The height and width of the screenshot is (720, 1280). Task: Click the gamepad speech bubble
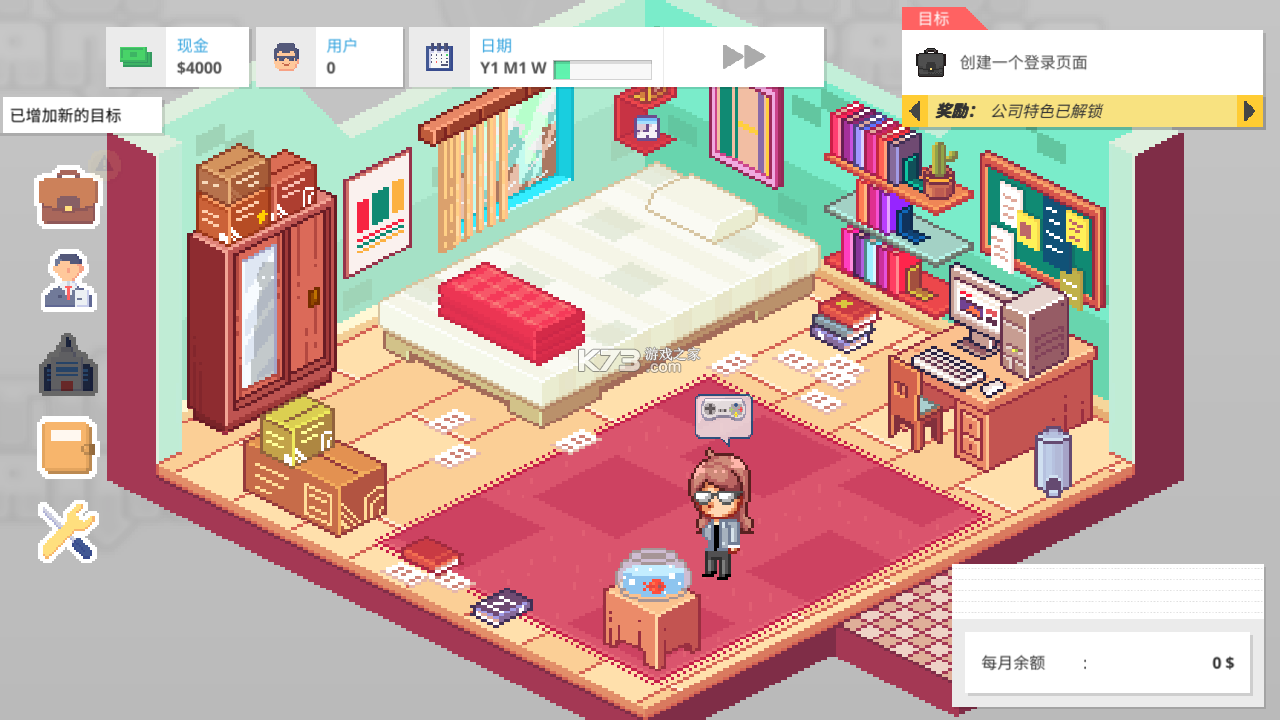click(x=723, y=412)
